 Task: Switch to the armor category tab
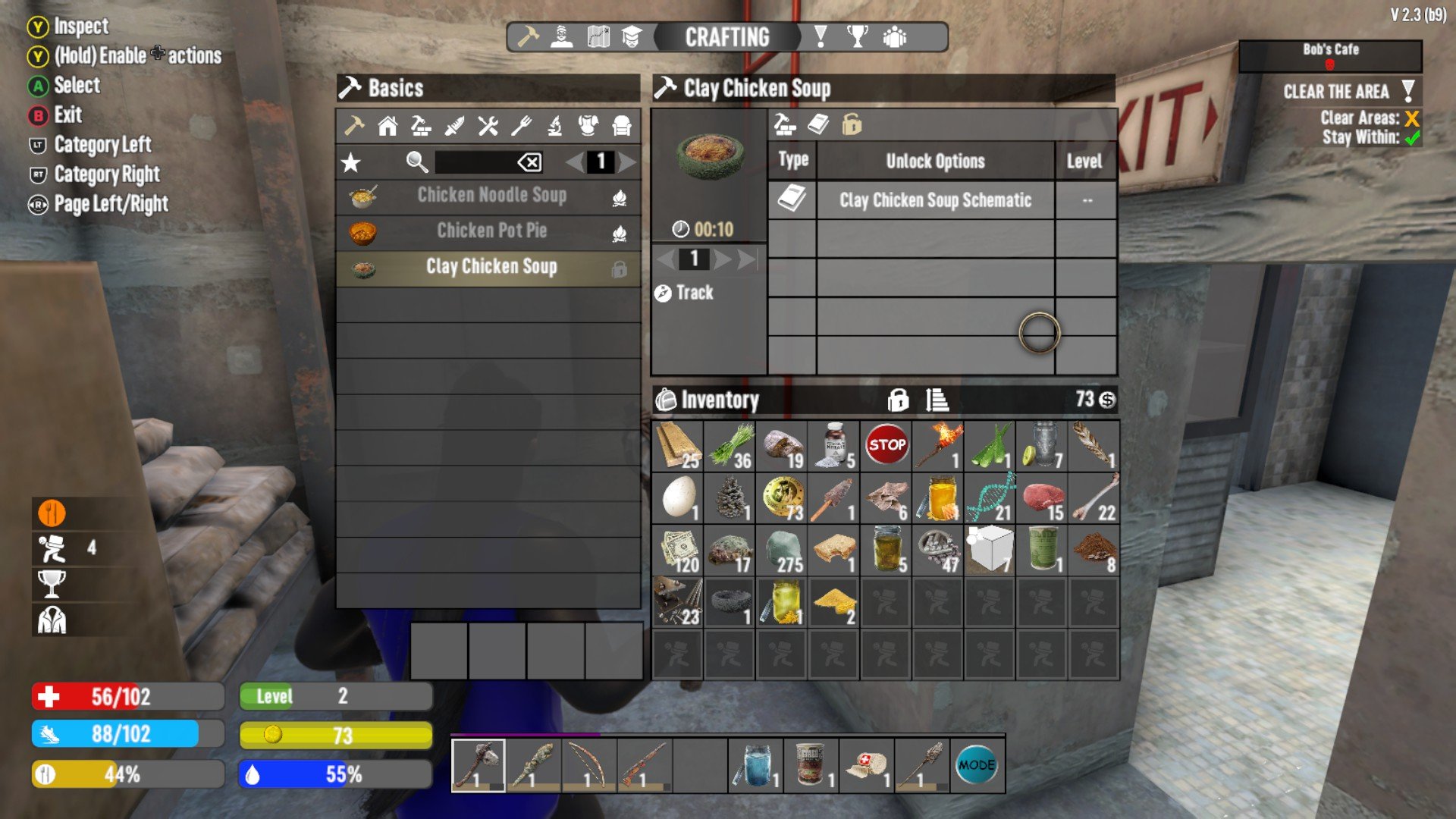coord(588,126)
